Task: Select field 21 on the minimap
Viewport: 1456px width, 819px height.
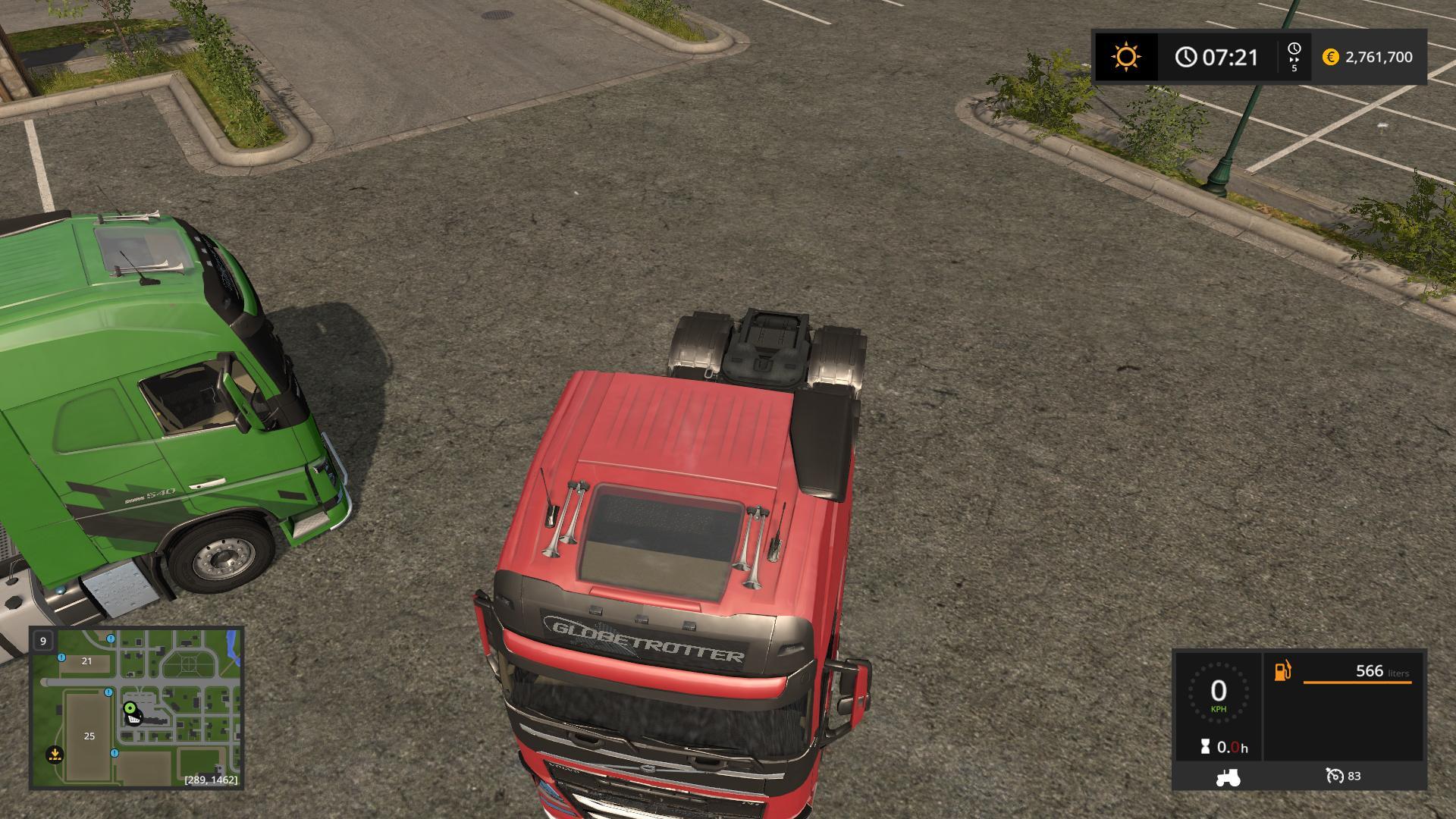Action: (x=86, y=661)
